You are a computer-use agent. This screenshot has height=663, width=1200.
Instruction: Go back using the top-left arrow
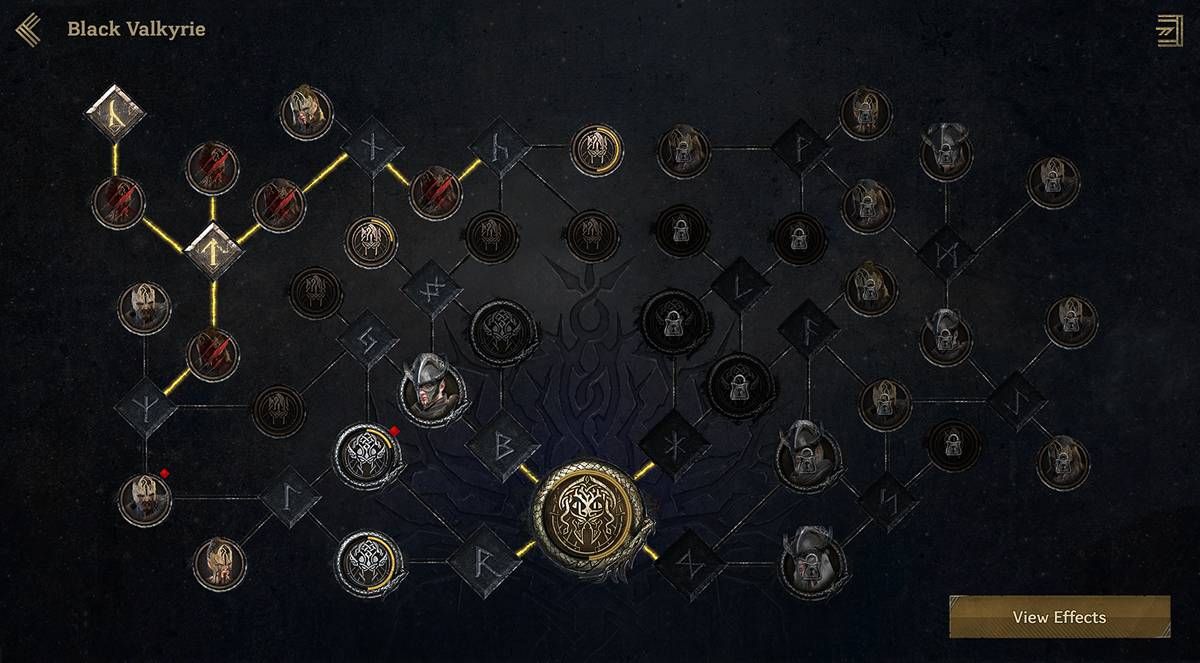click(x=27, y=30)
